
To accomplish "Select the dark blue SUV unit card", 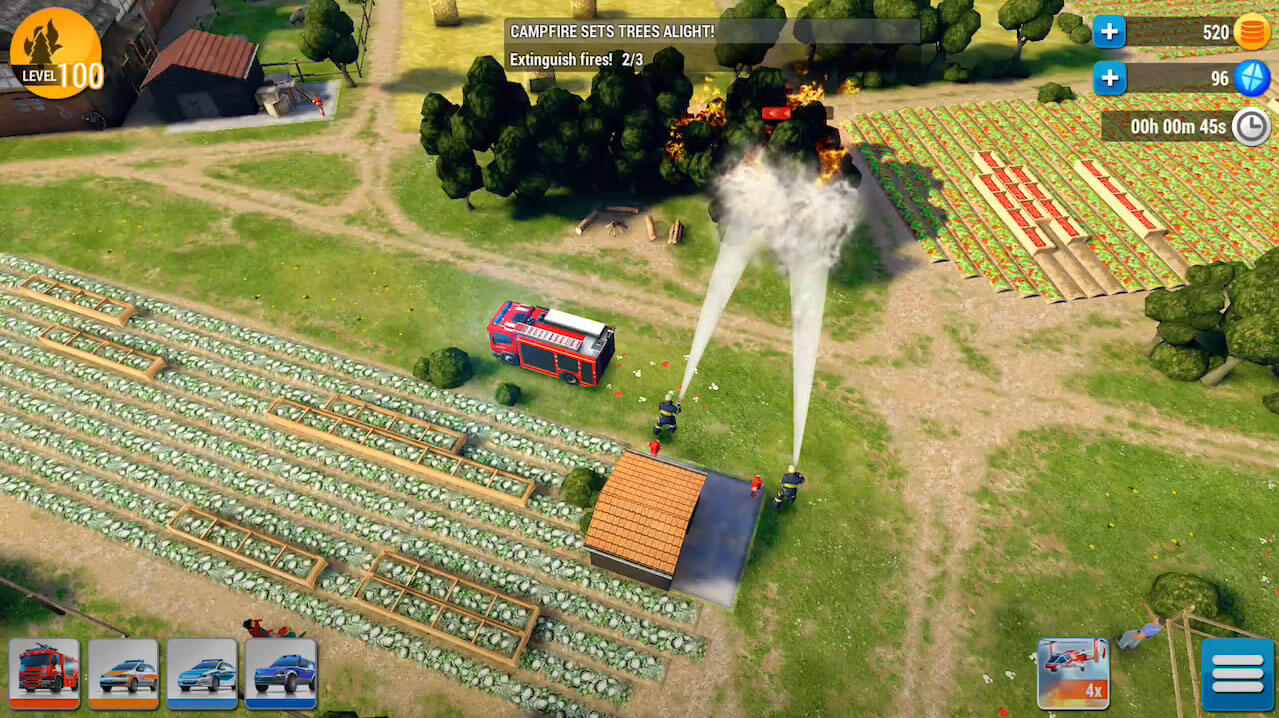I will [281, 672].
